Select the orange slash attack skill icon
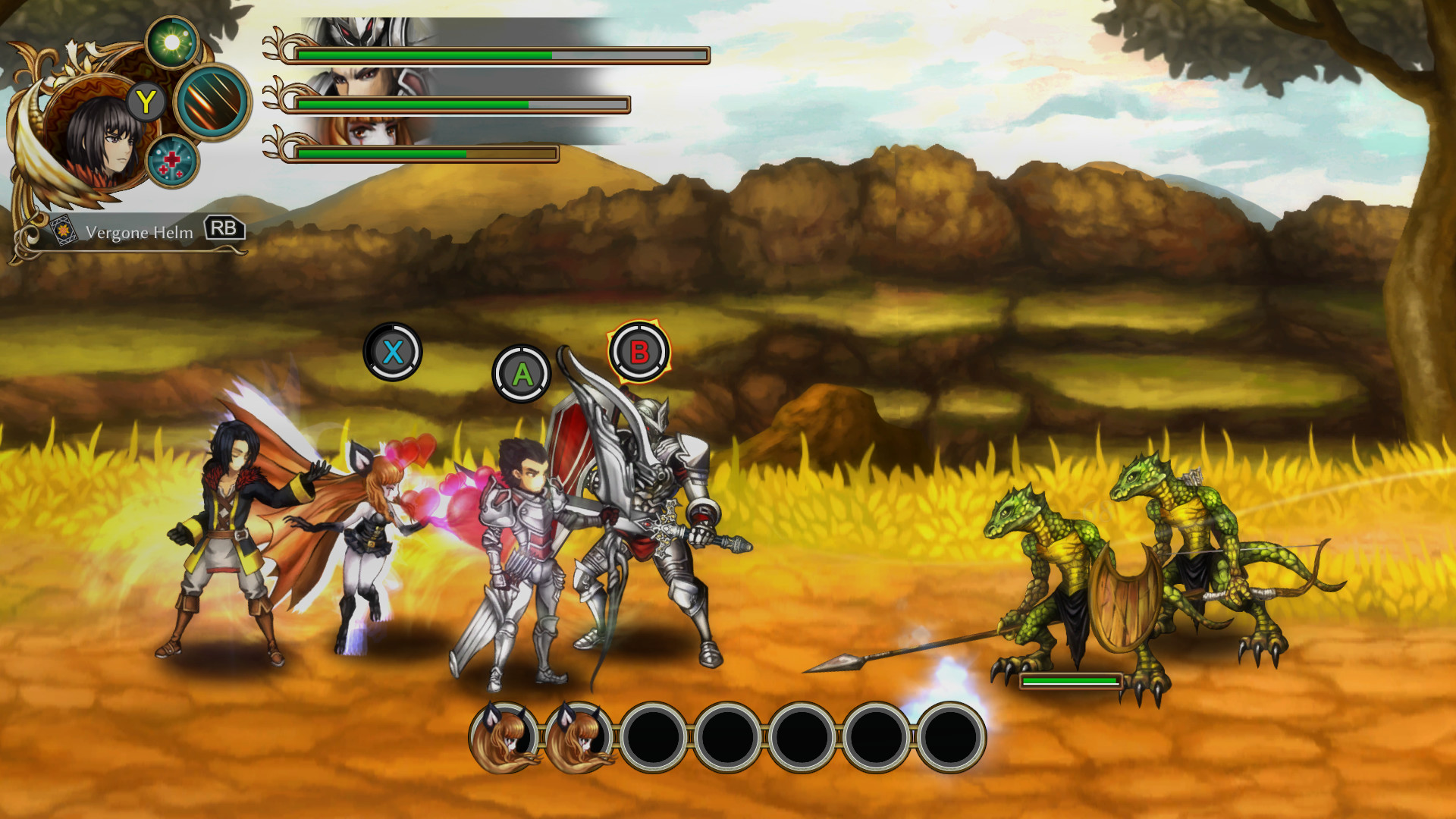Image resolution: width=1456 pixels, height=819 pixels. [211, 104]
